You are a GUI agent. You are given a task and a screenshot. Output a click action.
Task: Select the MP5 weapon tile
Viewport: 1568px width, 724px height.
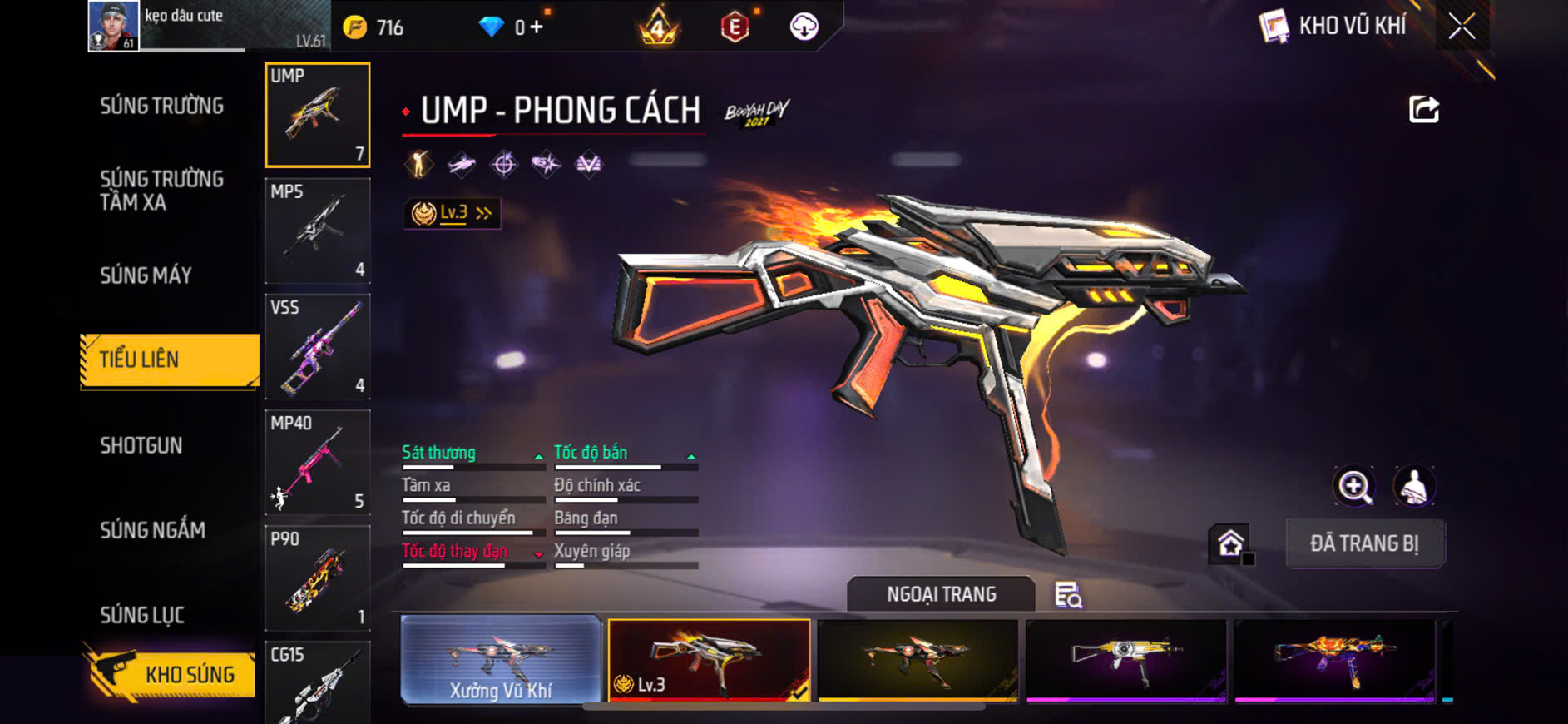coord(317,231)
